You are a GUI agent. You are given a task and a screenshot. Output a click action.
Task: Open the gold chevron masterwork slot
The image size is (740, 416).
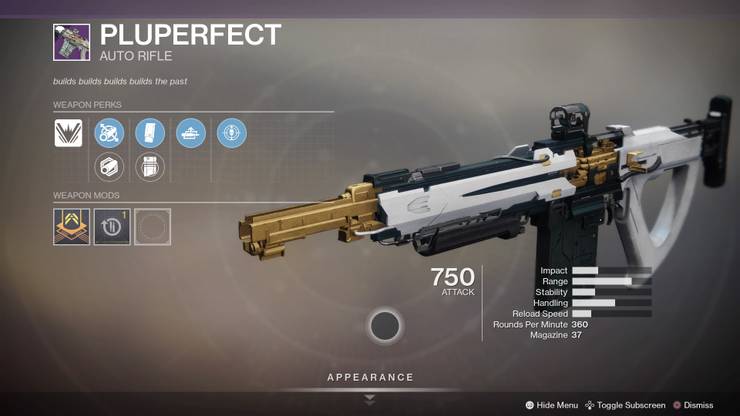tap(72, 227)
